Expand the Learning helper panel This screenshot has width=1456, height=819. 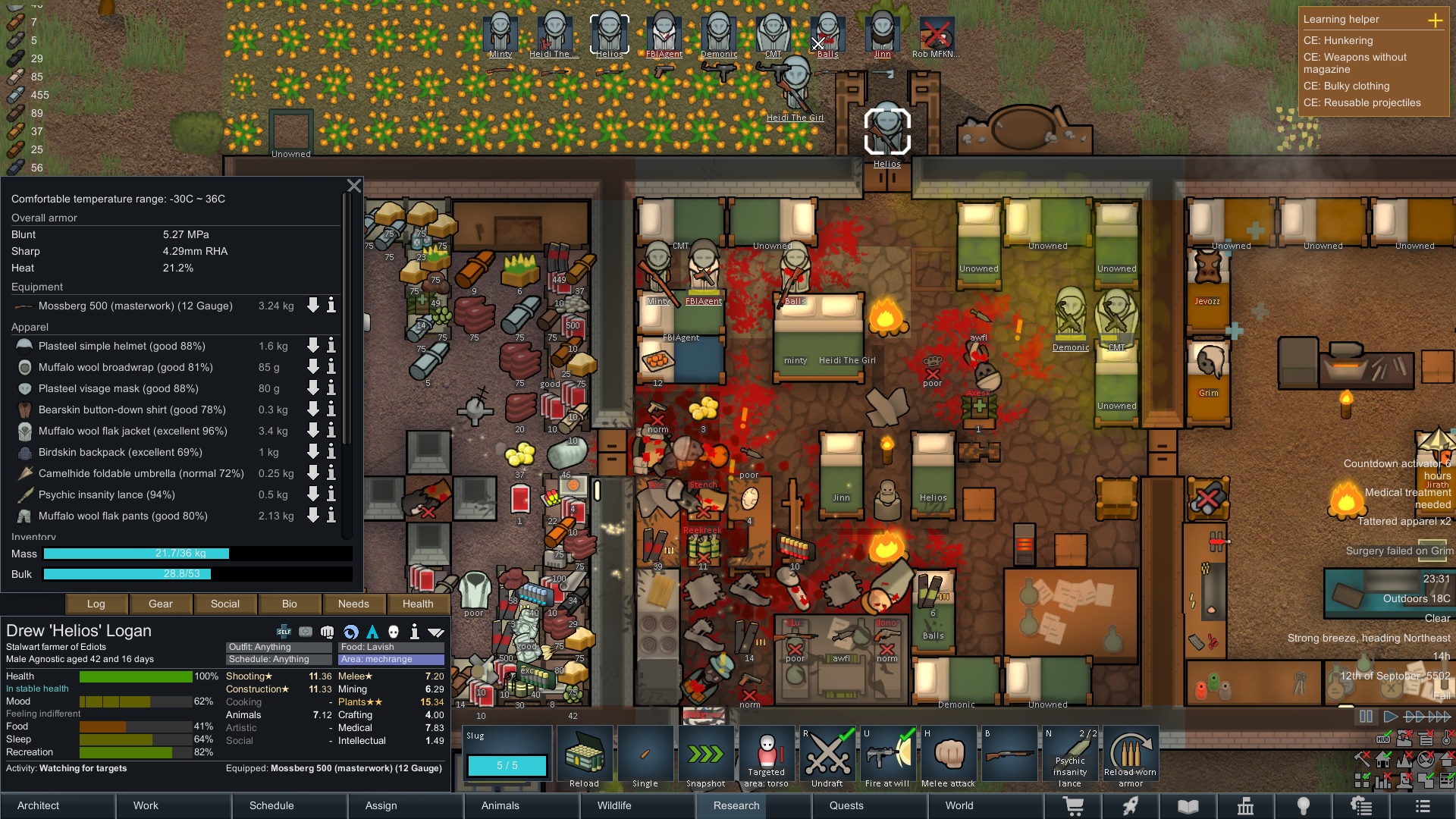point(1435,20)
